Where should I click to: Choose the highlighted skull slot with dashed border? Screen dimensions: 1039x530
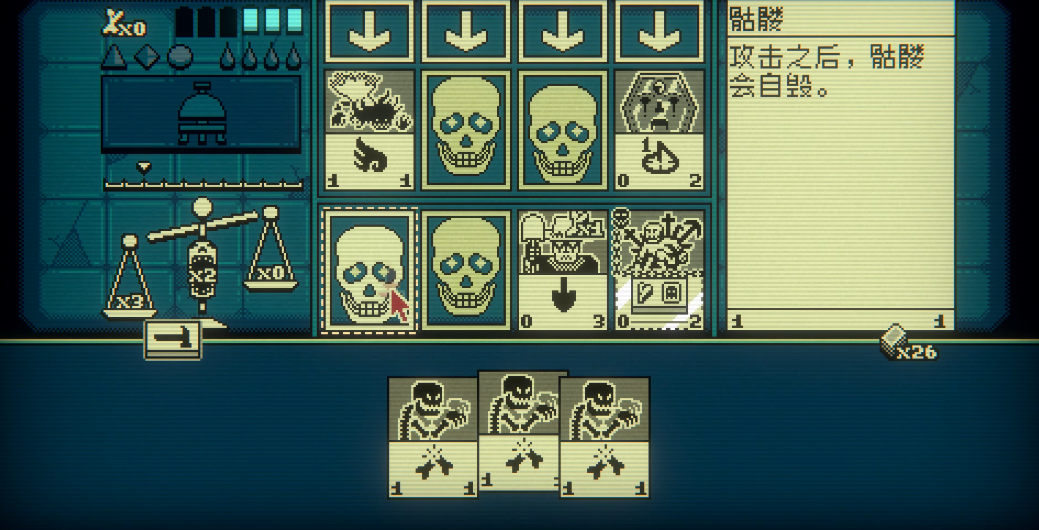369,269
